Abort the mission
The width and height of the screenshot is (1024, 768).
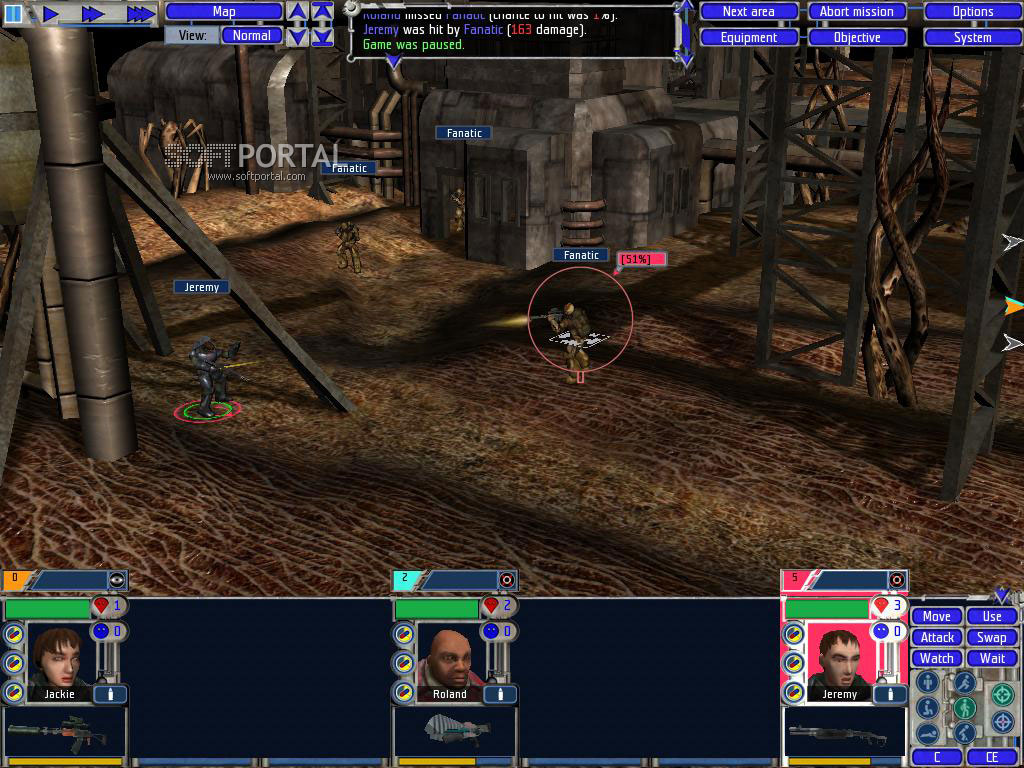856,12
